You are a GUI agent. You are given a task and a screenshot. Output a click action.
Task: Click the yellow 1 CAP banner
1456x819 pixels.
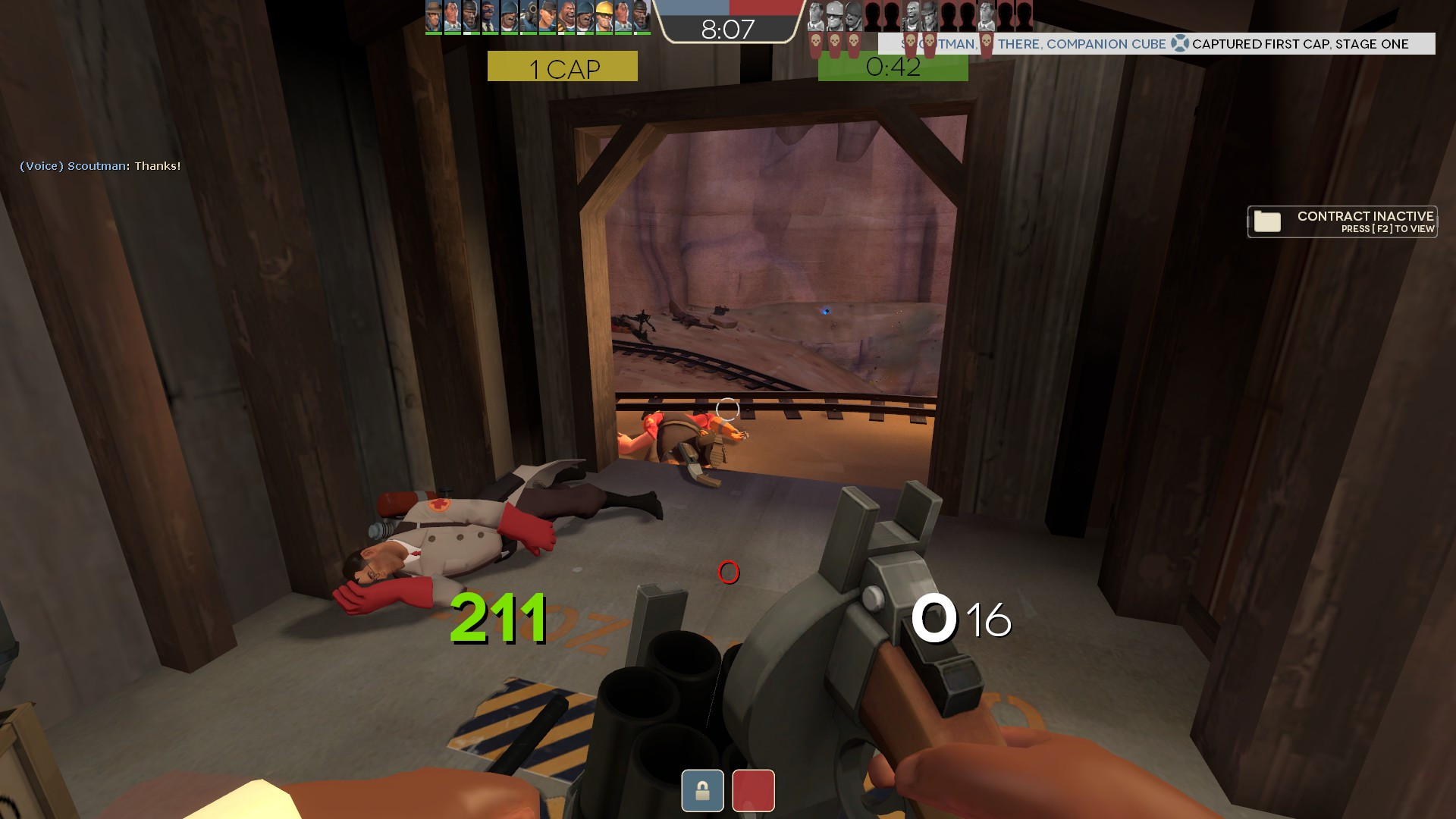(x=562, y=67)
